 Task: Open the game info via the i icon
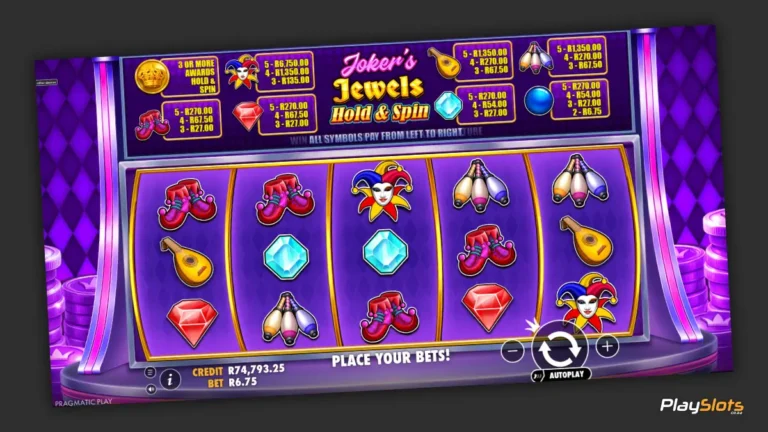(x=171, y=378)
